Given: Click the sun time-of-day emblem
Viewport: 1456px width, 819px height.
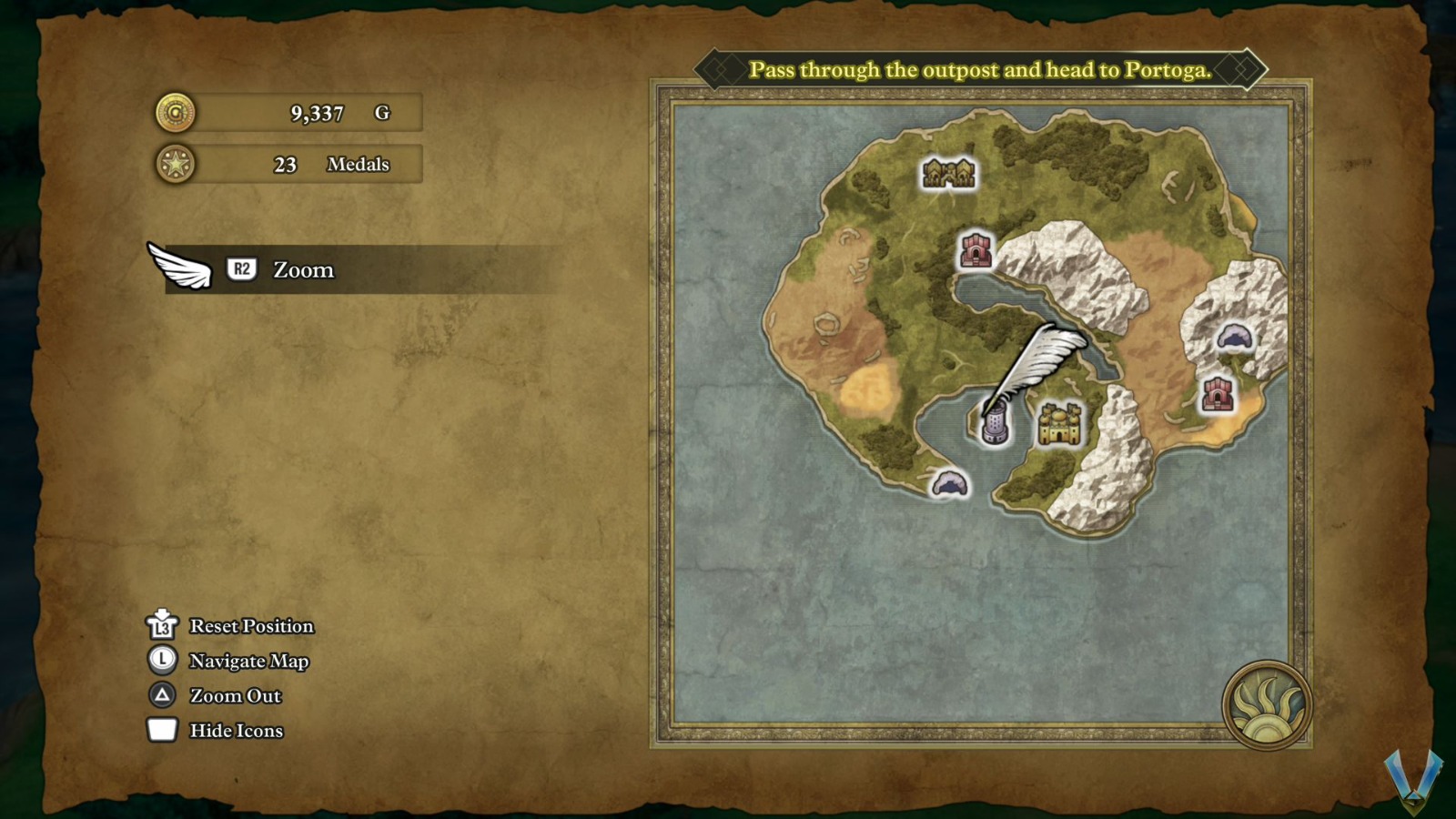Looking at the screenshot, I should point(1266,705).
